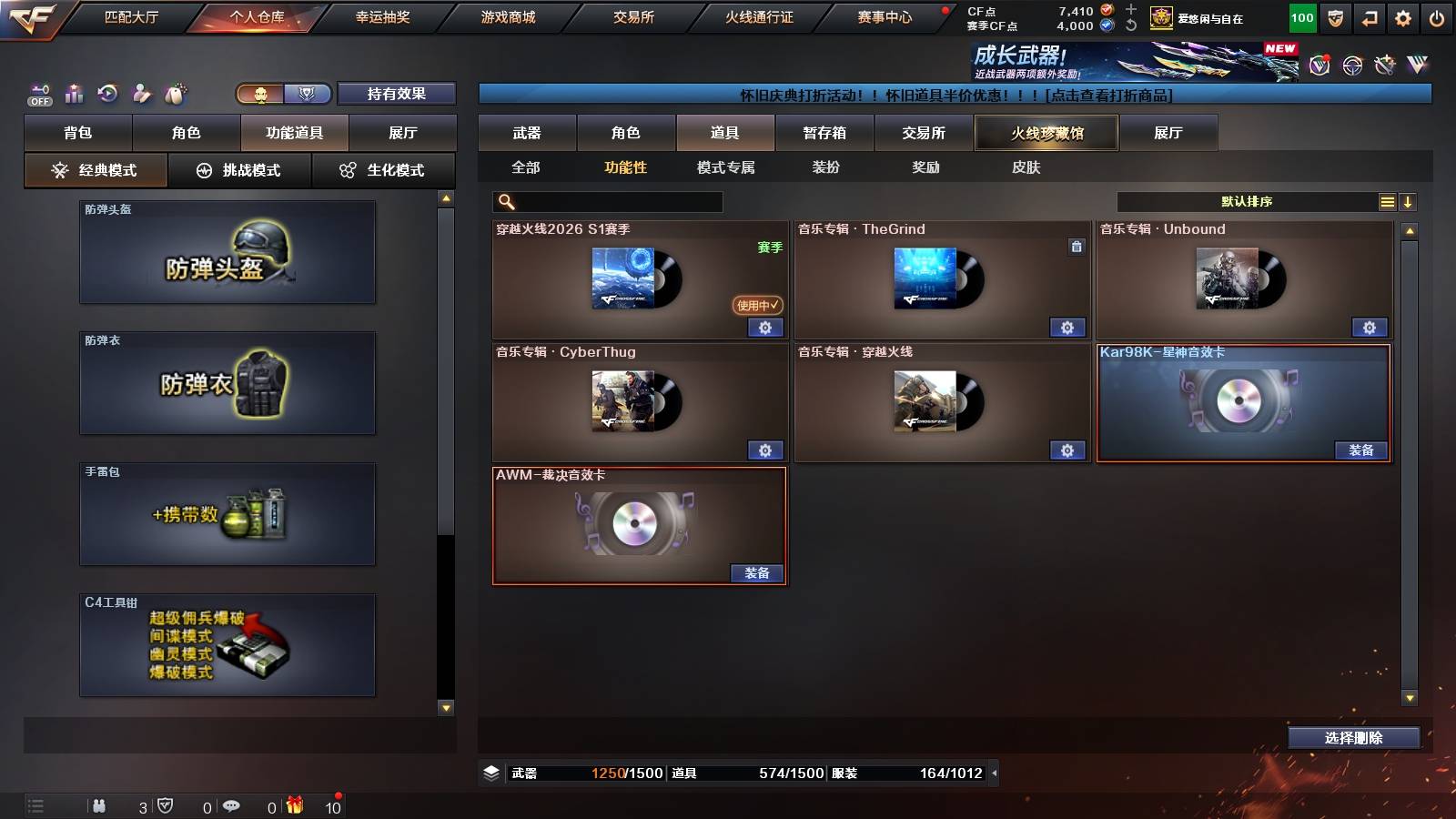Open the hamburger menu in bottom-left corner
Screen dimensions: 1456x819
[x=35, y=804]
